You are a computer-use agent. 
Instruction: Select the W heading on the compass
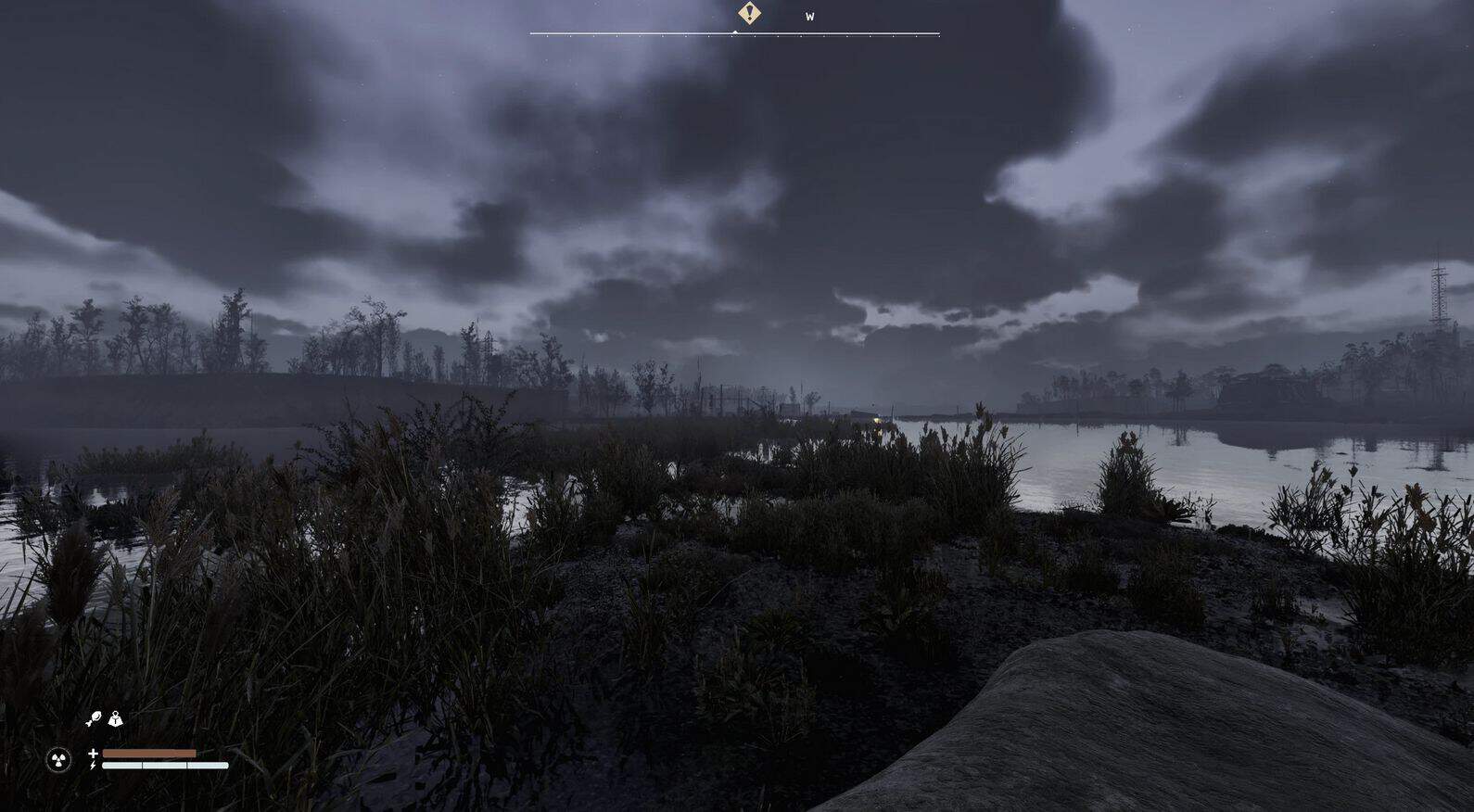tap(809, 17)
